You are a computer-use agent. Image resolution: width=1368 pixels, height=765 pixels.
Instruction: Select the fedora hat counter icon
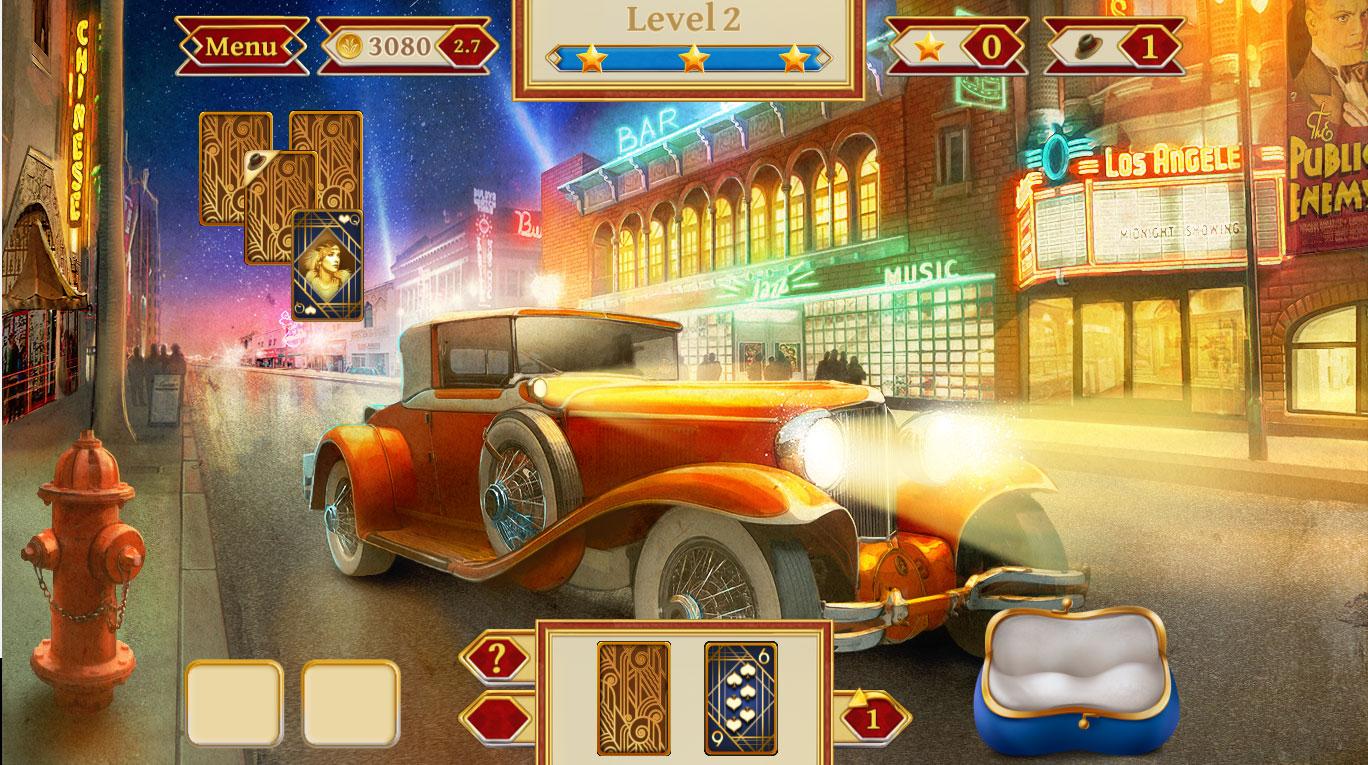click(1086, 46)
